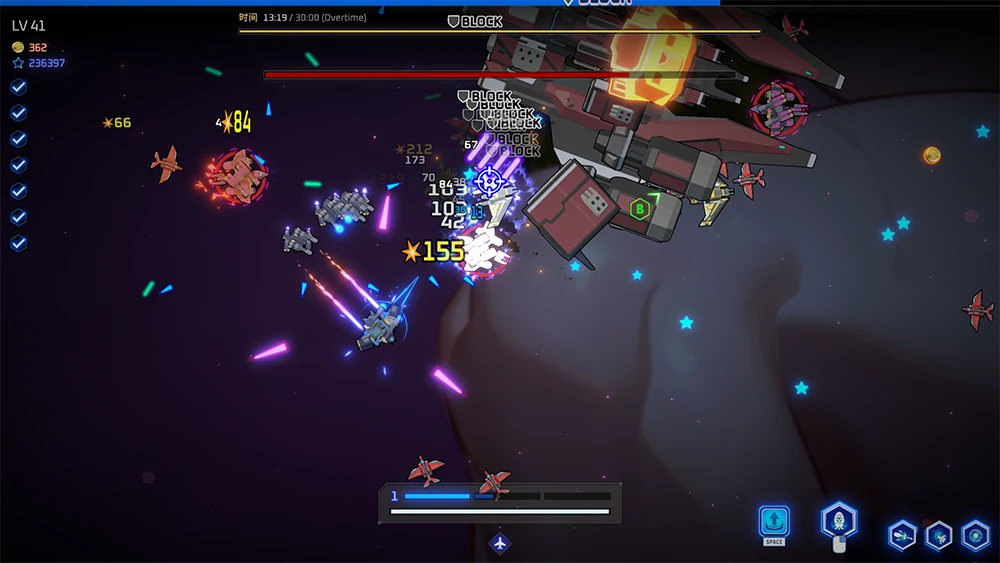Trigger the rocket ship hexagon skill
Screen dimensions: 1000x563
tap(838, 520)
